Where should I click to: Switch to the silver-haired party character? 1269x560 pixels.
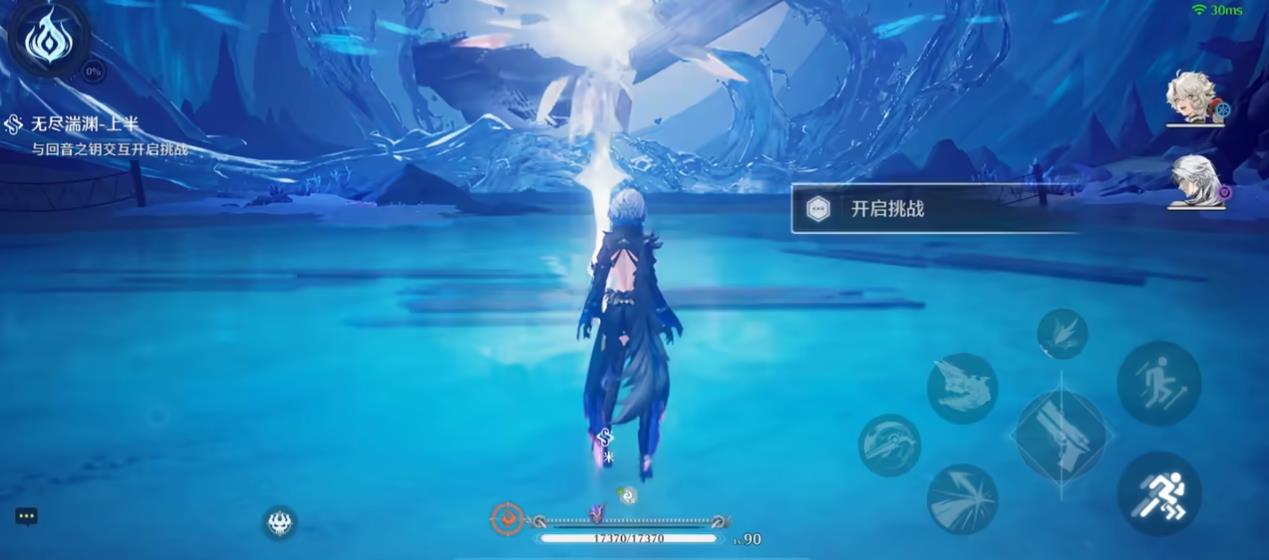pos(1195,182)
